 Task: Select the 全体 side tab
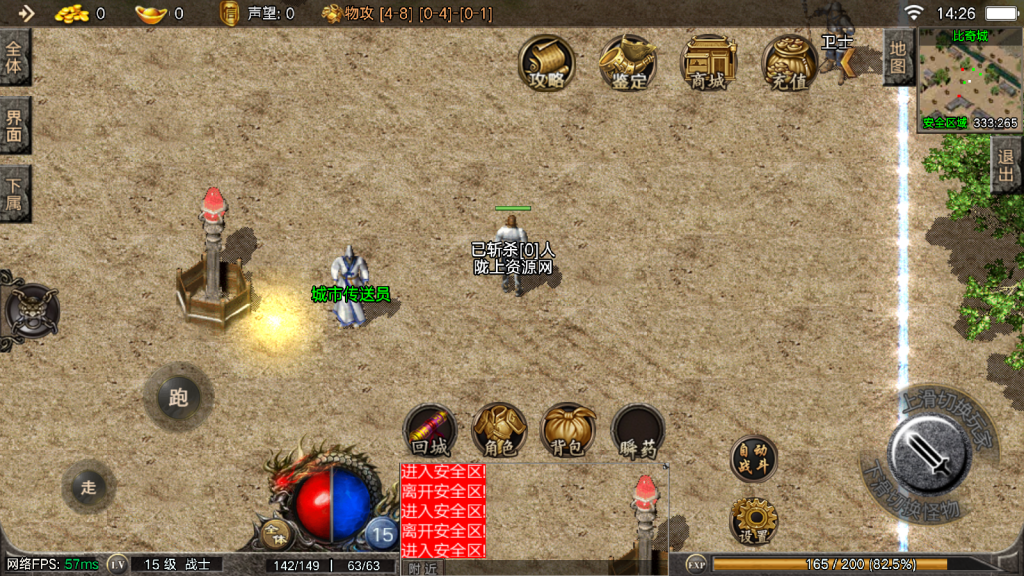[14, 57]
